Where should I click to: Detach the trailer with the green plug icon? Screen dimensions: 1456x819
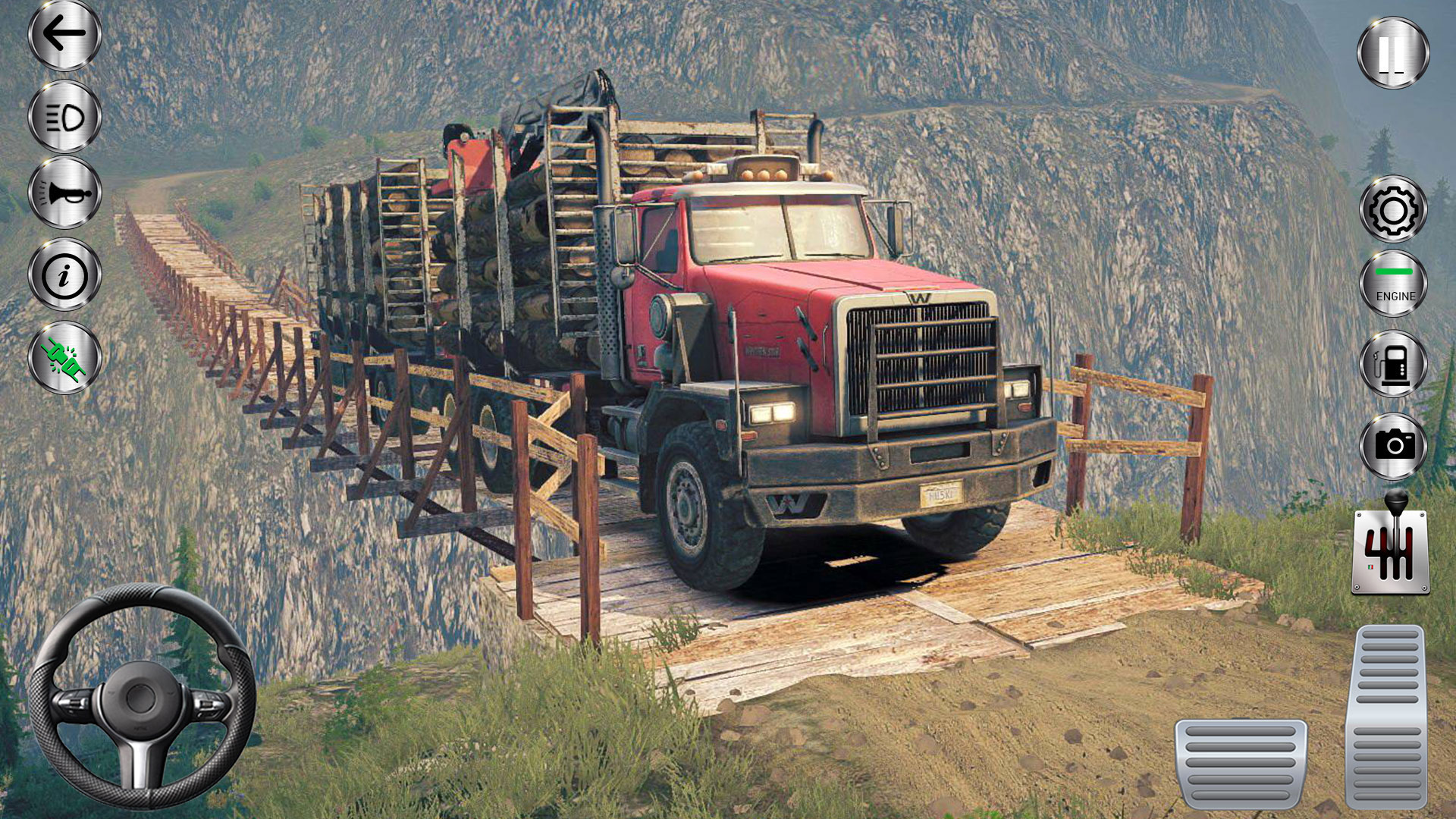64,356
